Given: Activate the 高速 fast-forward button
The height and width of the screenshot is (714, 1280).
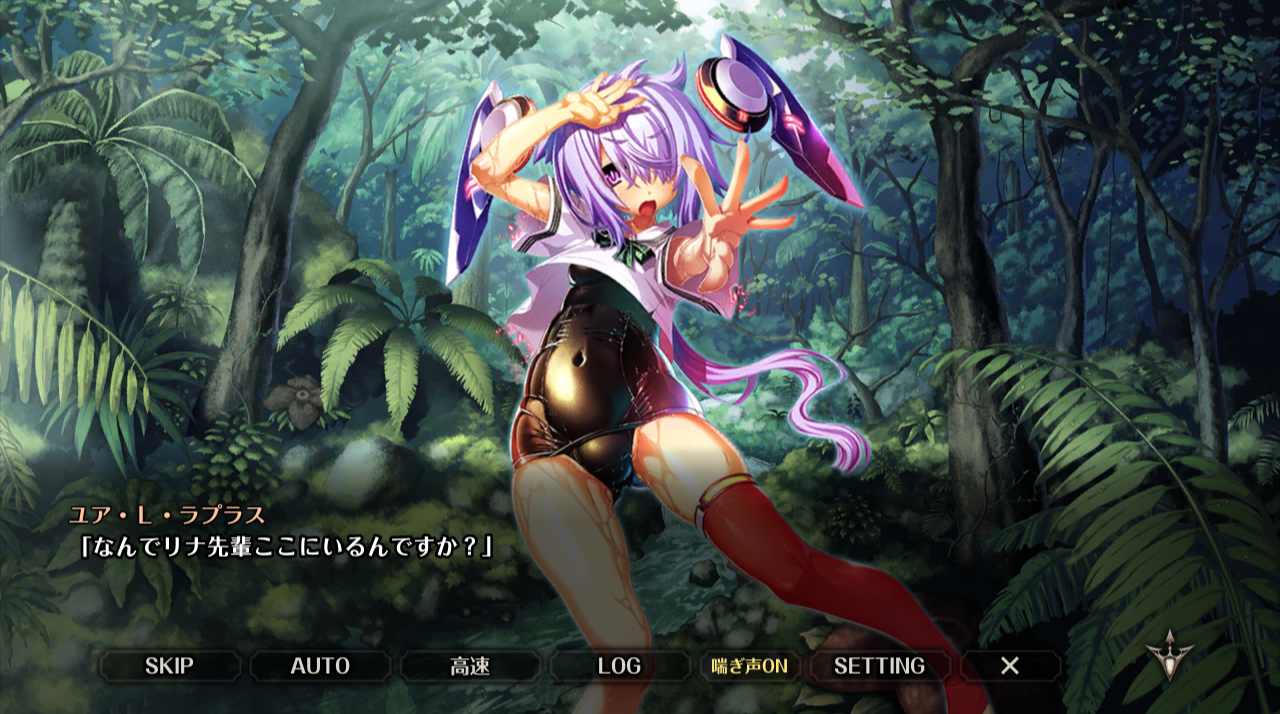Looking at the screenshot, I should 470,666.
